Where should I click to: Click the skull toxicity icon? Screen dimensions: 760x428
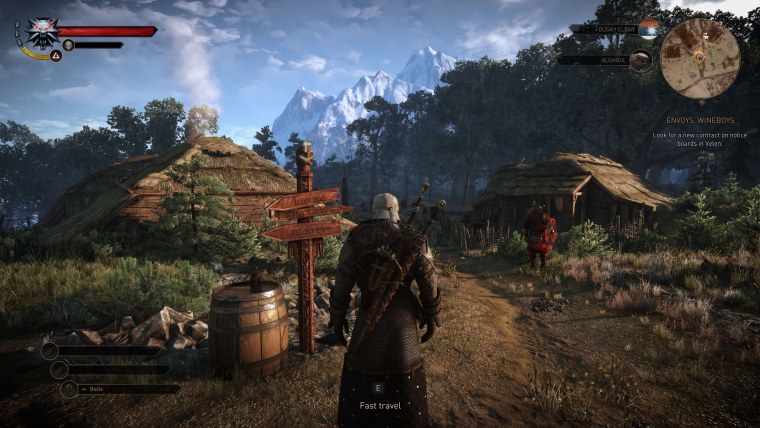tap(68, 45)
